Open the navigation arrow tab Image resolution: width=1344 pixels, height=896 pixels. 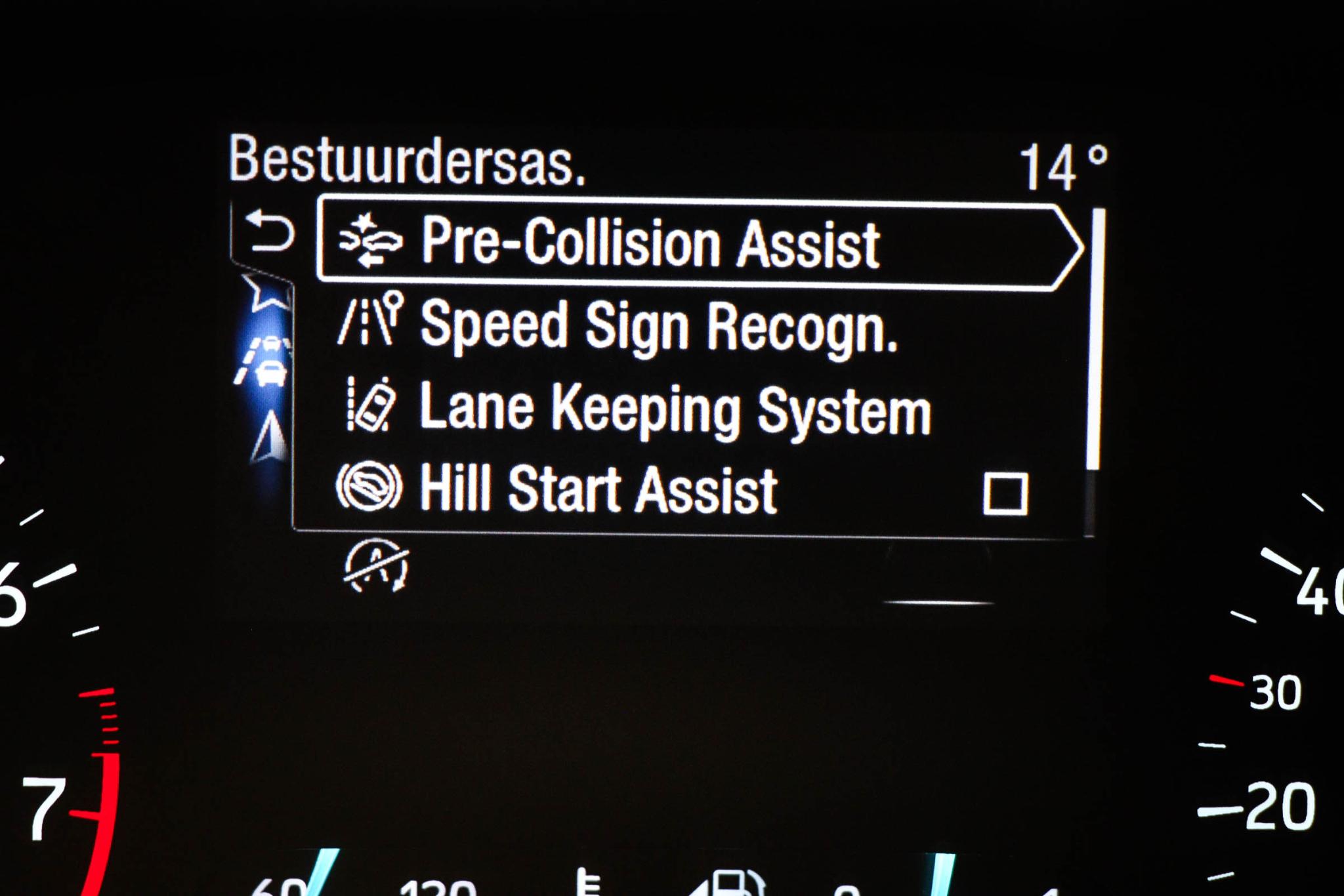(270, 436)
